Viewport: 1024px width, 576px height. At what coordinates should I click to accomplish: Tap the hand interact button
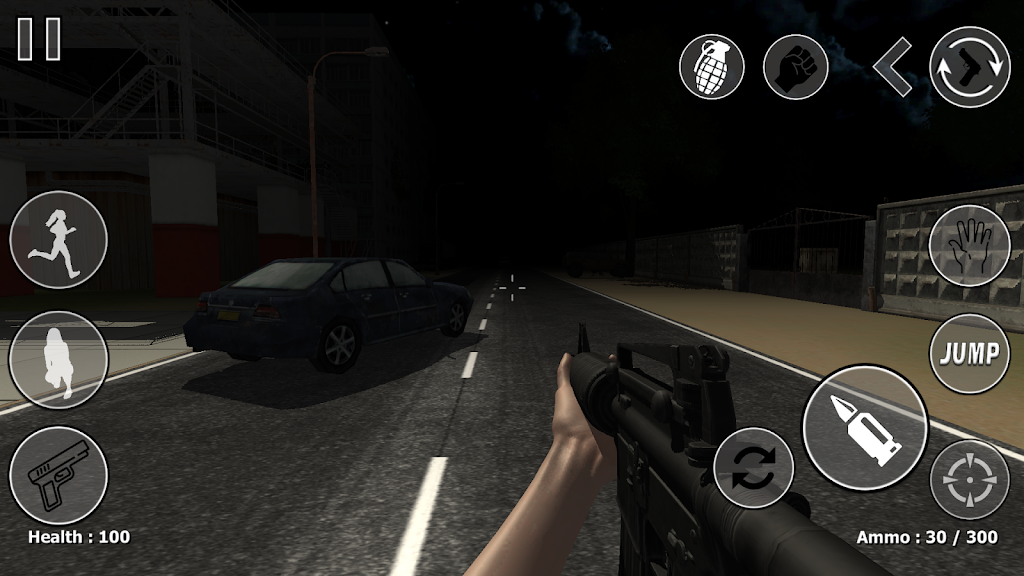click(969, 245)
